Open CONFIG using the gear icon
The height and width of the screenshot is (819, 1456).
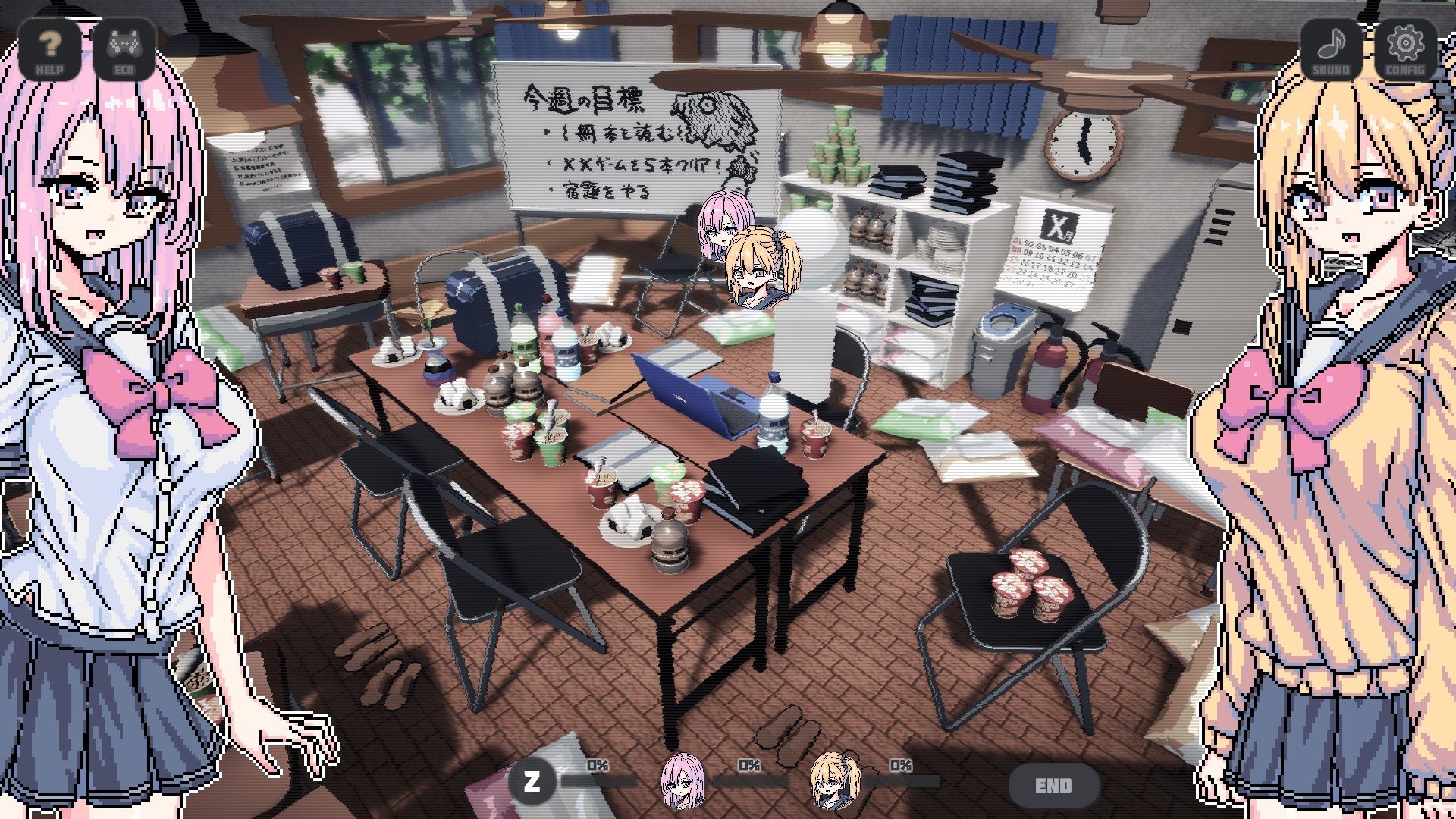point(1405,49)
